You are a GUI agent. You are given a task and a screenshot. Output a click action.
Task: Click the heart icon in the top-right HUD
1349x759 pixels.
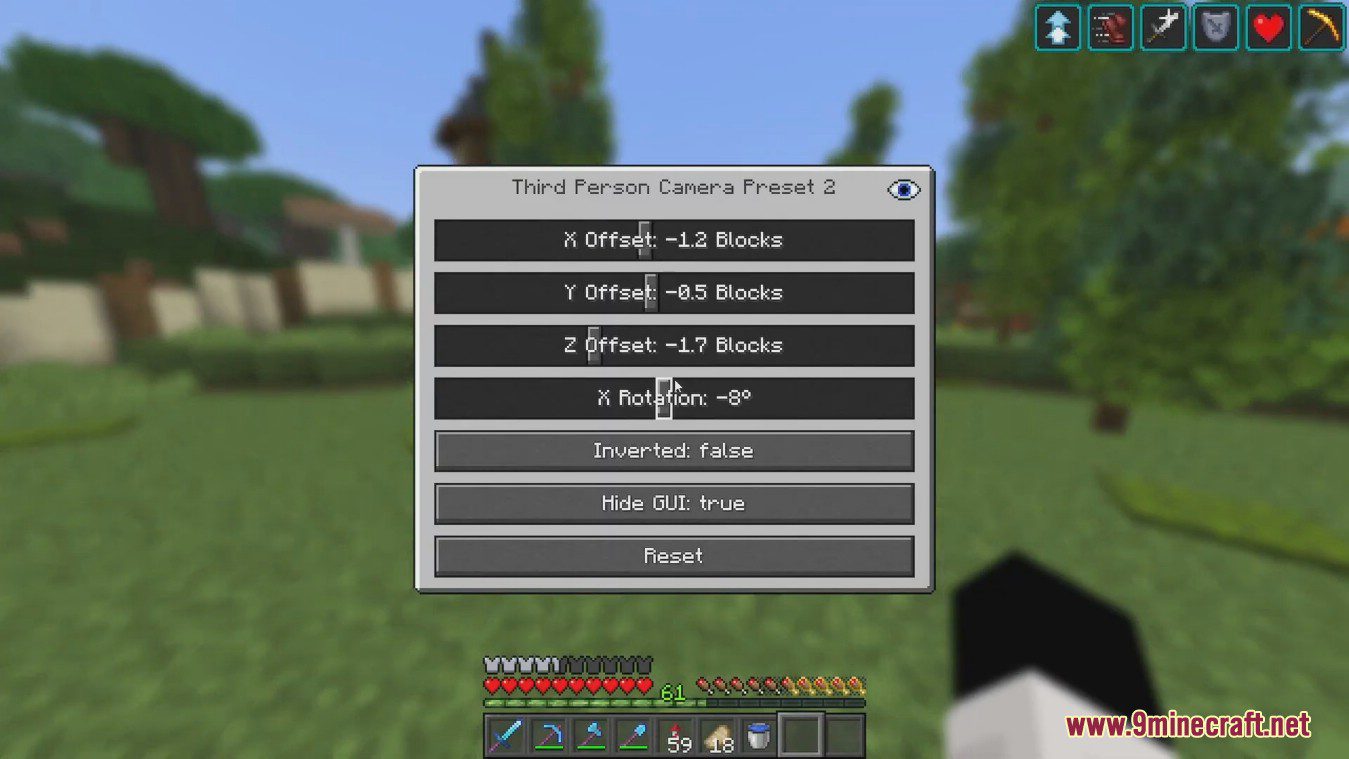pos(1268,27)
